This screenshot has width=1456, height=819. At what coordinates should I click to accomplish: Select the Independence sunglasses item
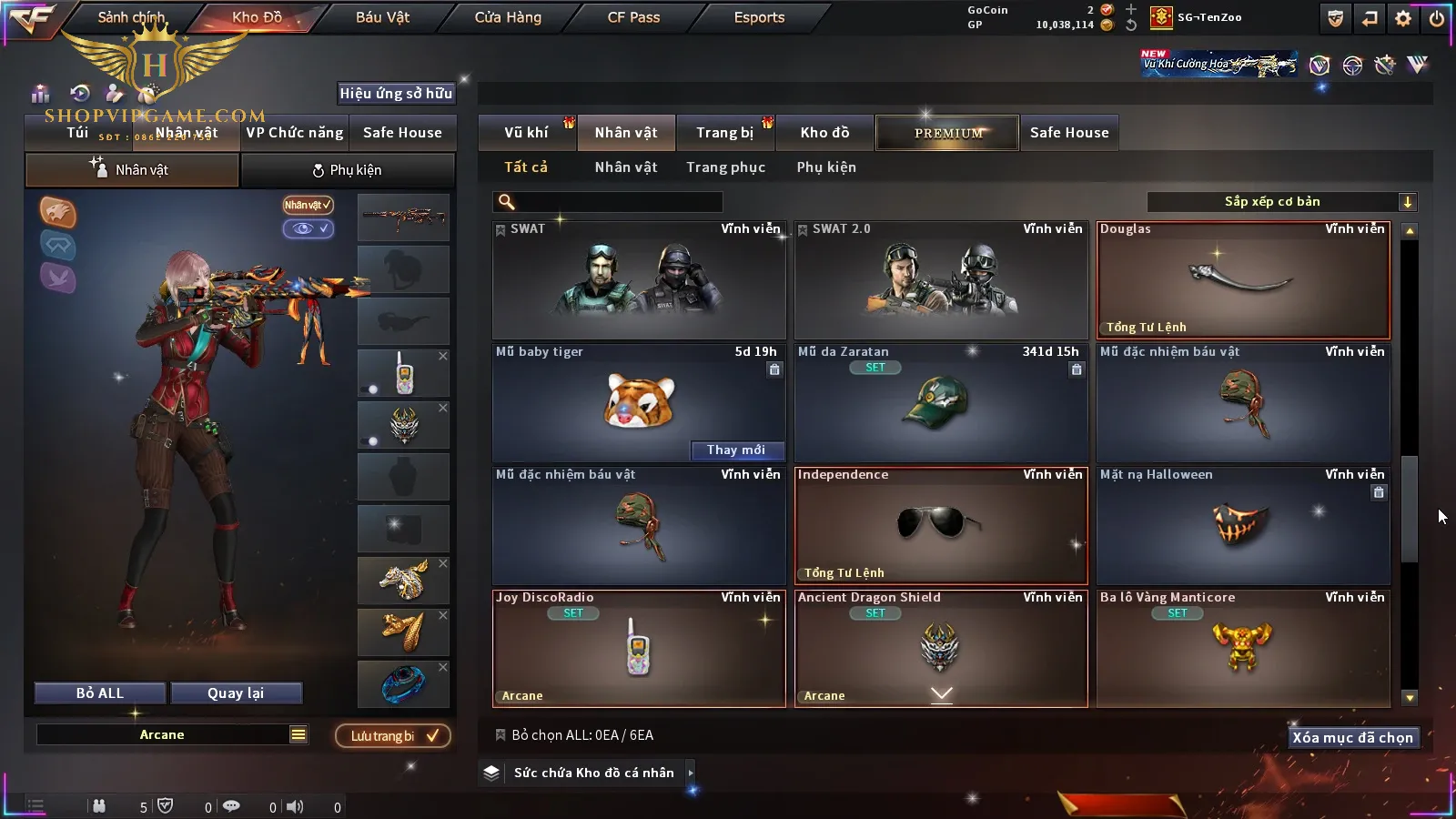pyautogui.click(x=941, y=526)
